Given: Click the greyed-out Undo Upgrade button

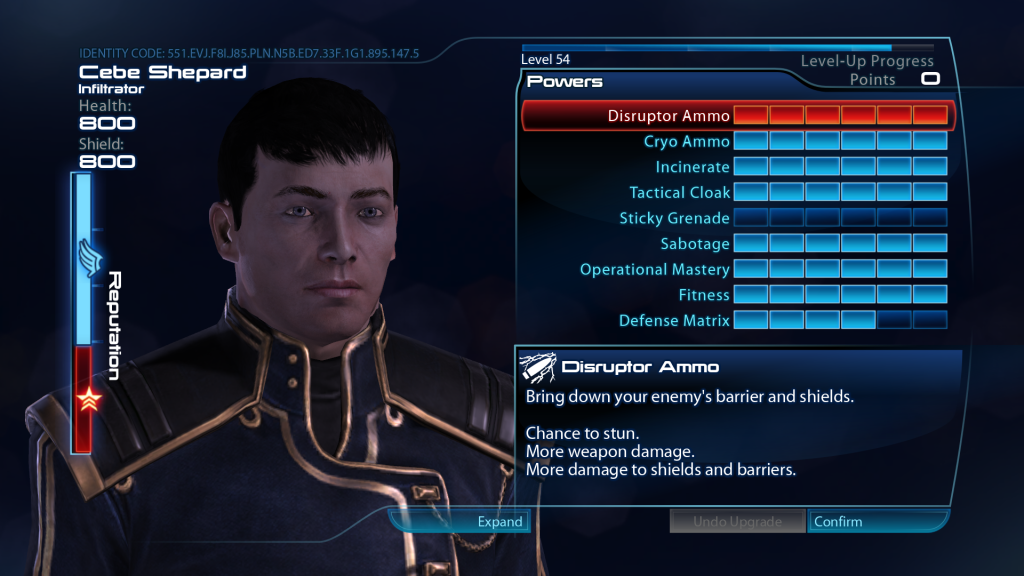Looking at the screenshot, I should [x=737, y=521].
